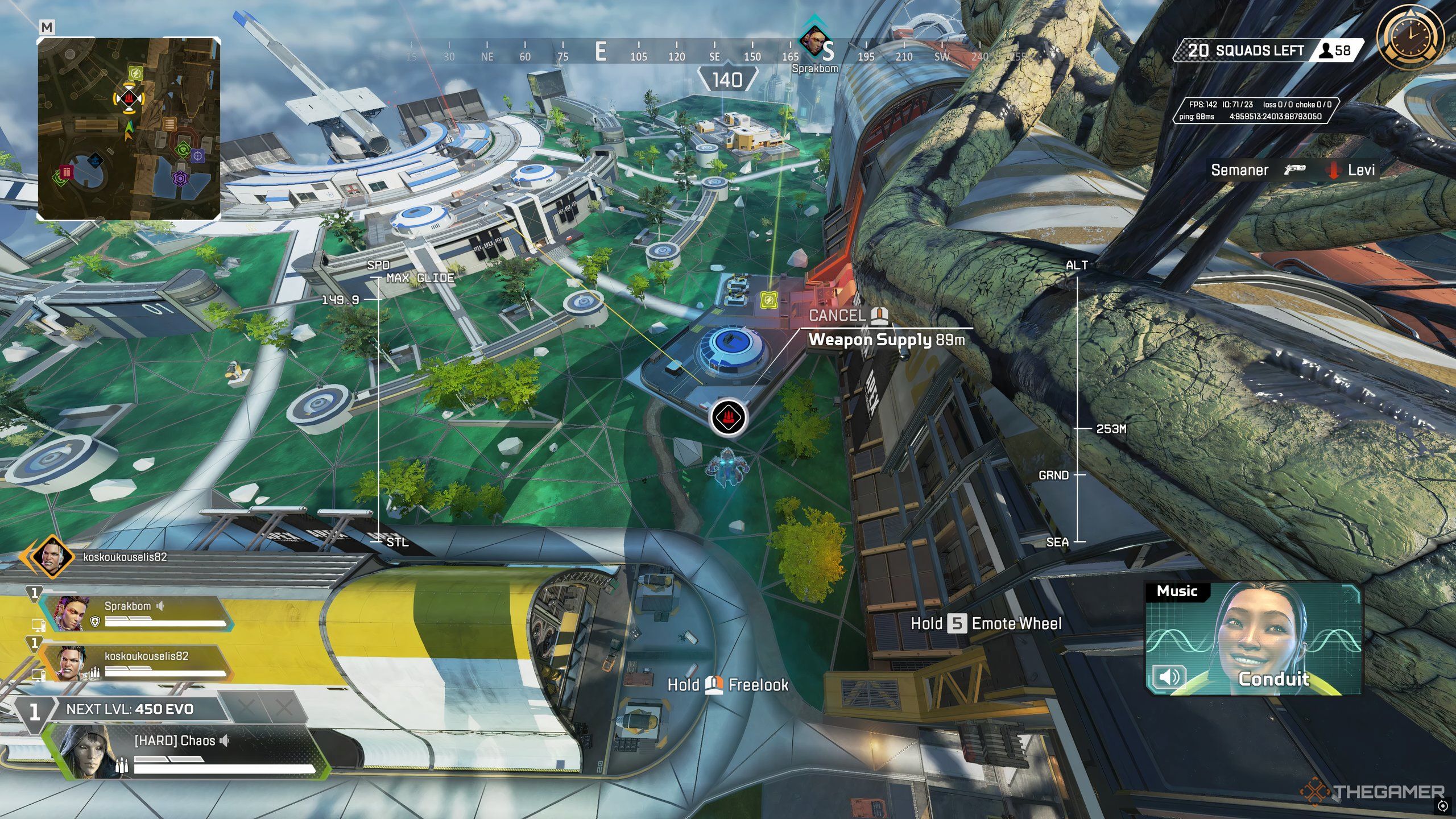Image resolution: width=1456 pixels, height=819 pixels.
Task: Click the Squads Left counter
Action: (x=1268, y=51)
